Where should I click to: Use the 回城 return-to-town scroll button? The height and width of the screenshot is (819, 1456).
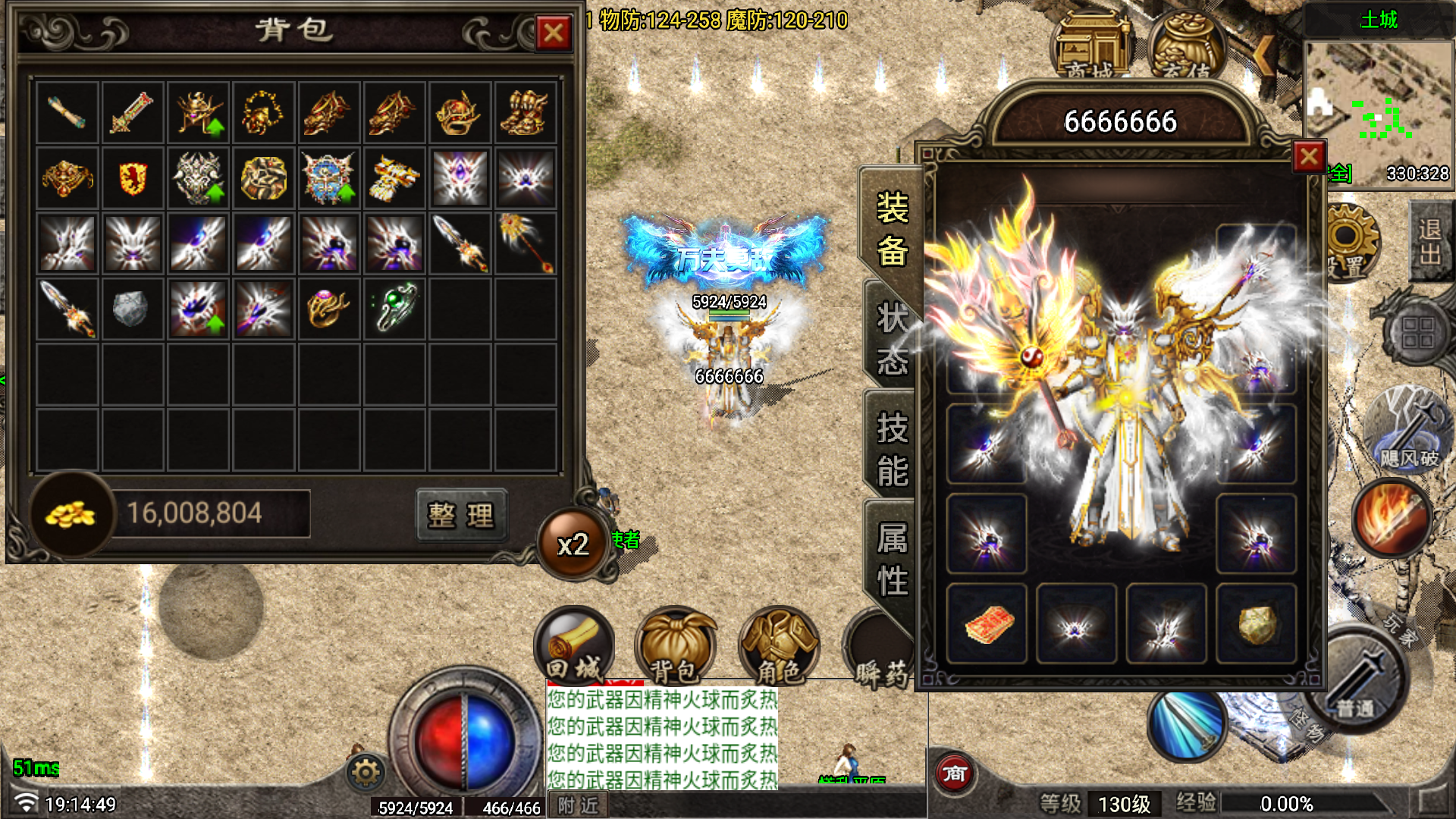(574, 646)
